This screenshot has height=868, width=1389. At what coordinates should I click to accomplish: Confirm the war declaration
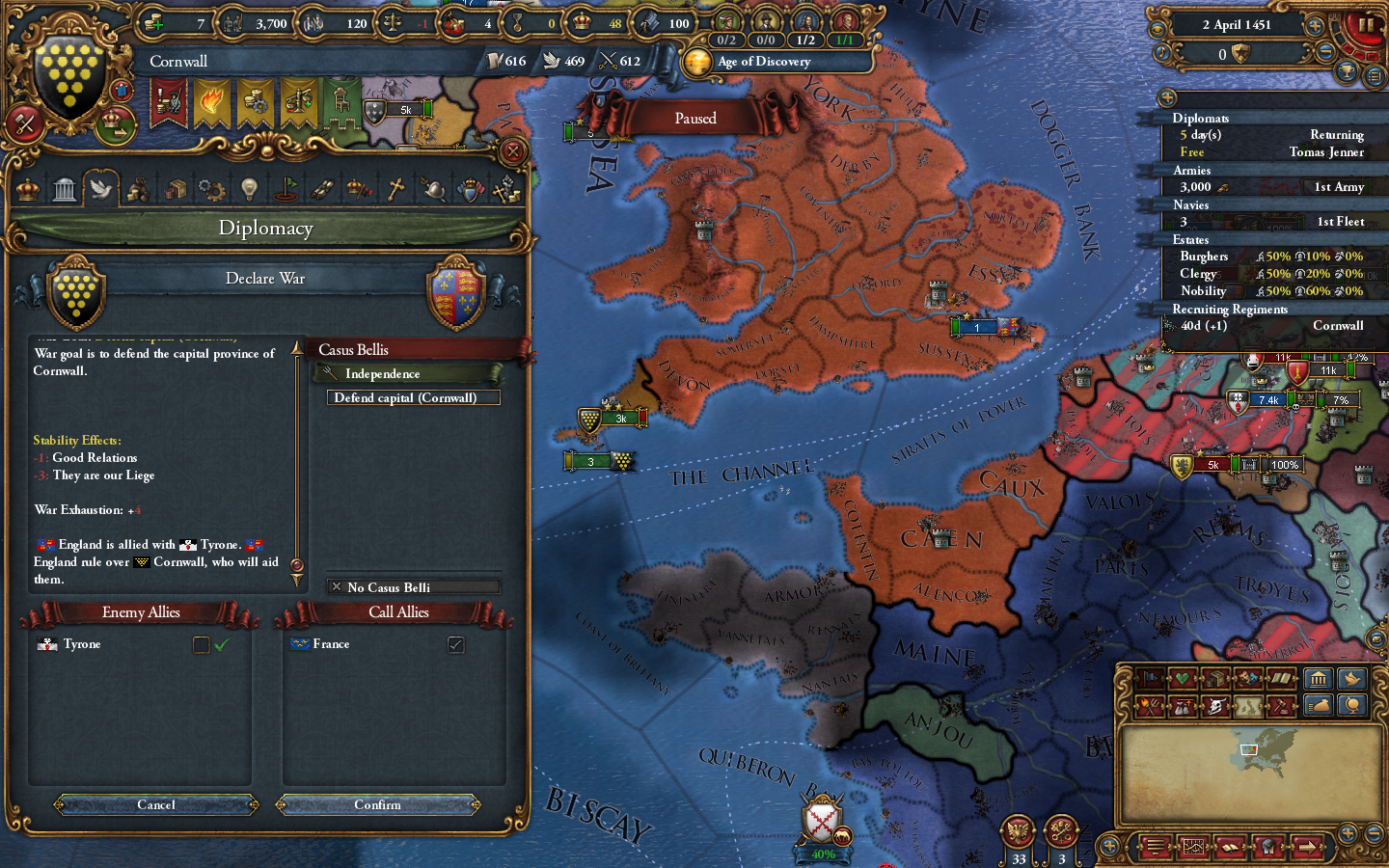pos(378,805)
